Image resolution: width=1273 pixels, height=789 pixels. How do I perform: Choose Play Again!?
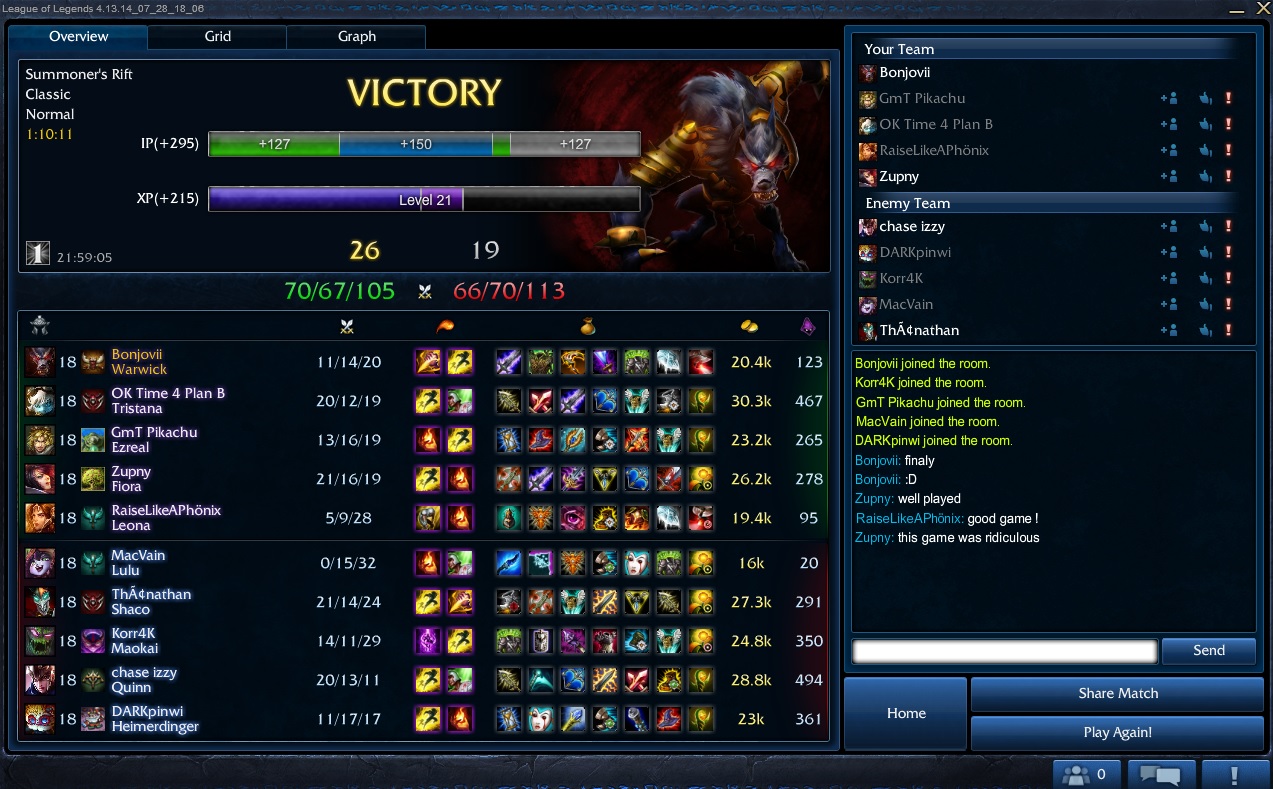(x=1117, y=732)
